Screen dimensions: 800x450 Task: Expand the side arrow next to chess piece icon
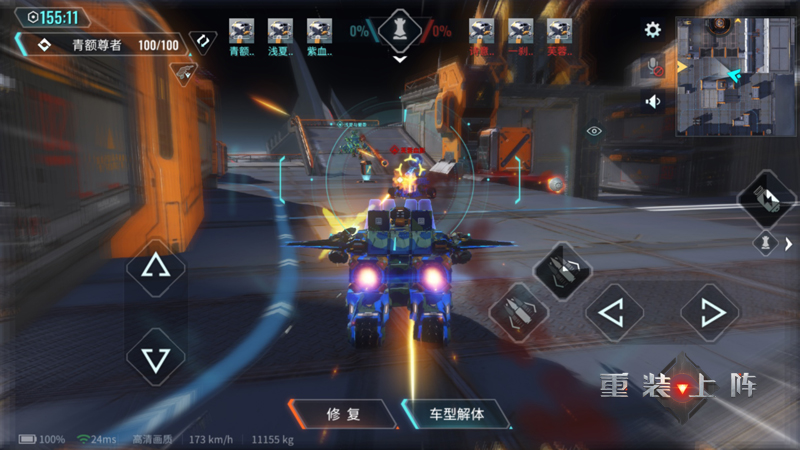(x=788, y=243)
